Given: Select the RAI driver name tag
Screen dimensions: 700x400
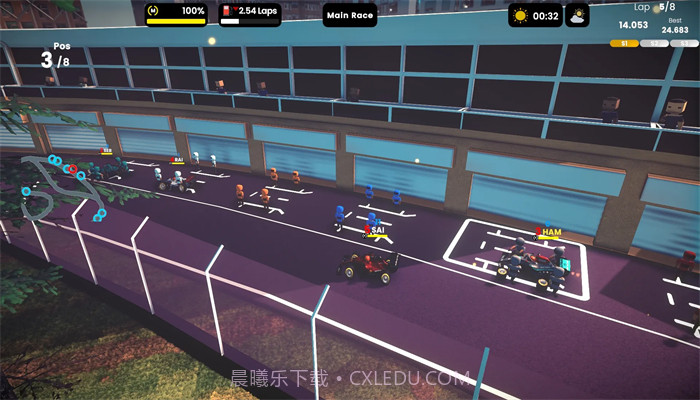Looking at the screenshot, I should pos(178,159).
